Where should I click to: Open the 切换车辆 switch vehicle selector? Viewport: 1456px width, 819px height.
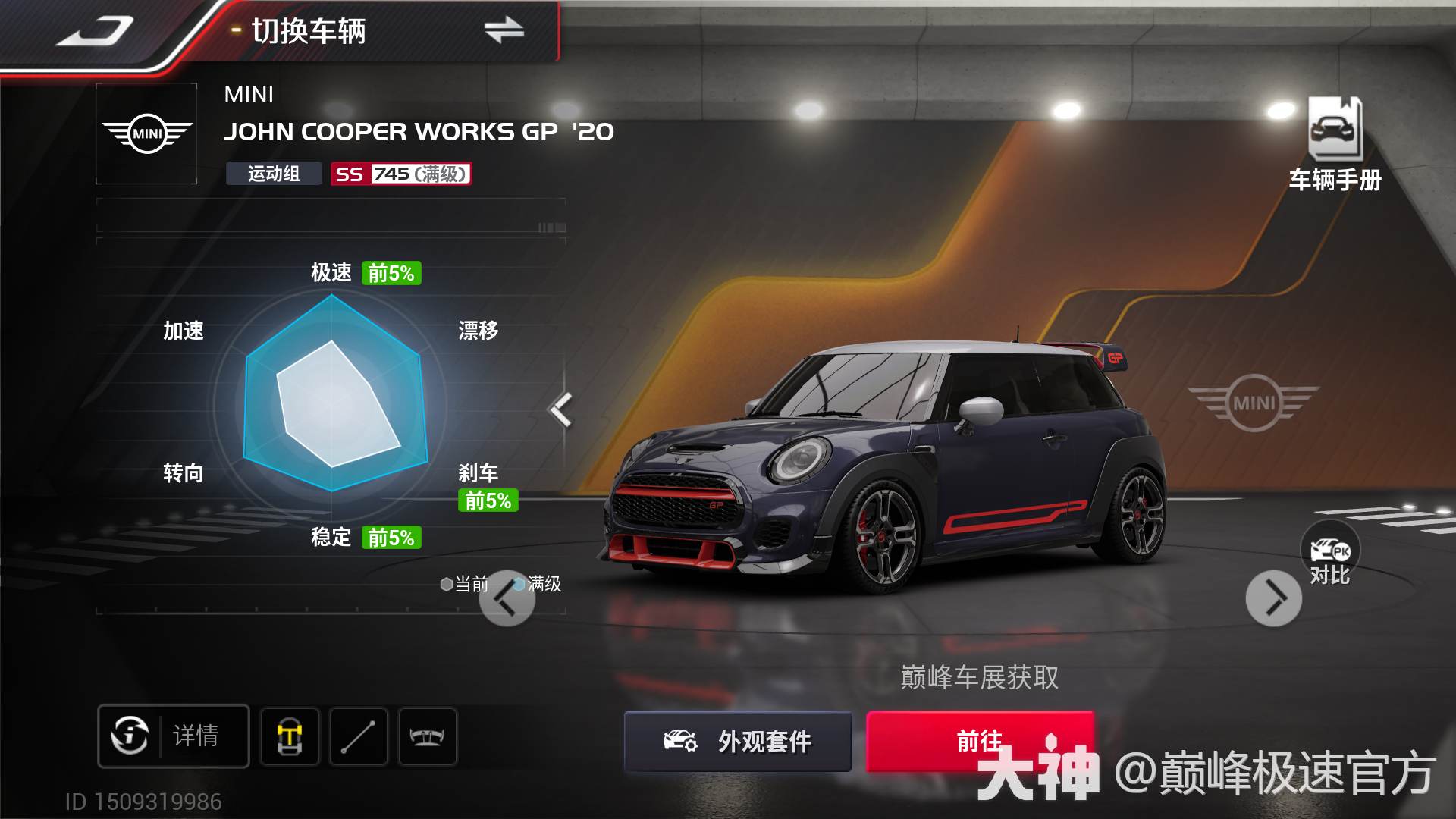(379, 31)
